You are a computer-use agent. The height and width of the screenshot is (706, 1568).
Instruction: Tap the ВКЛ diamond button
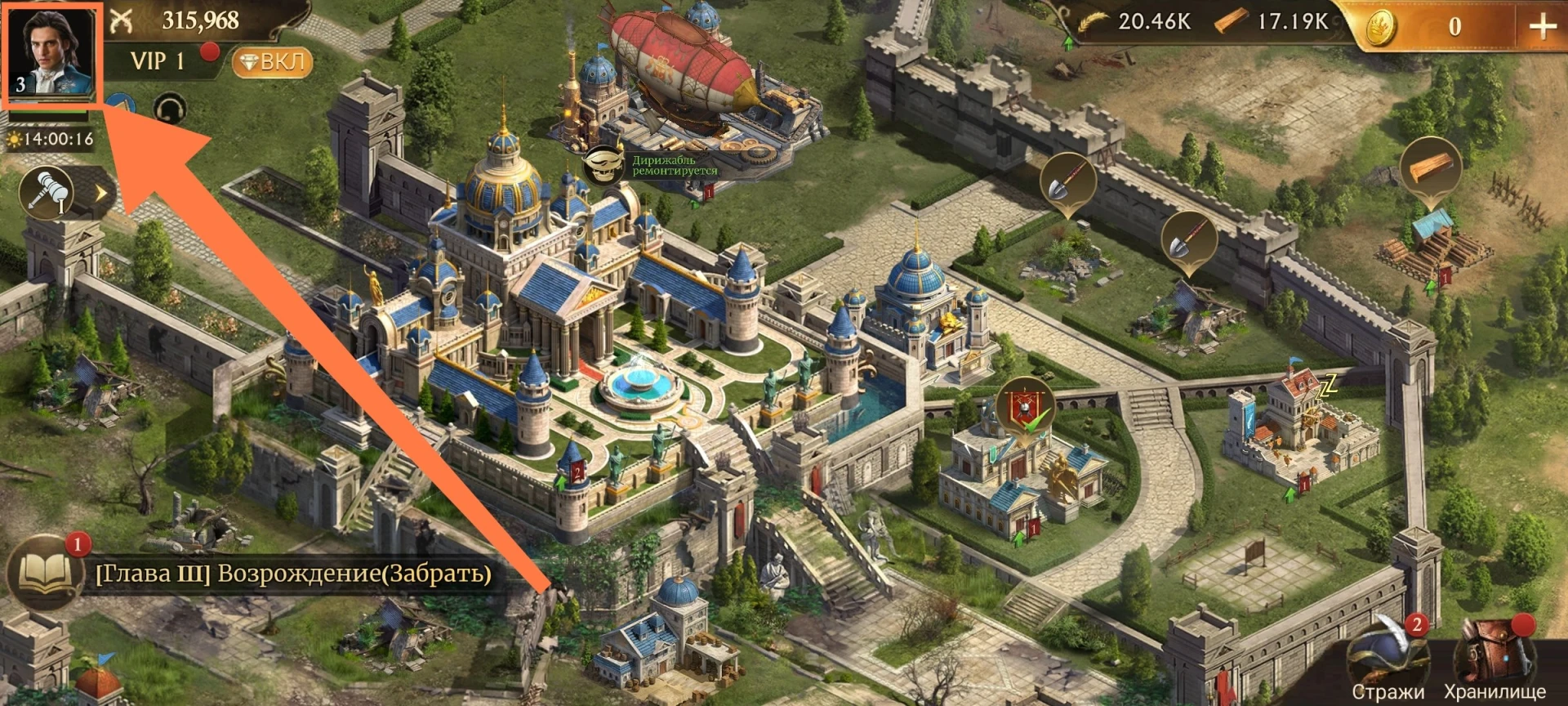pos(272,62)
